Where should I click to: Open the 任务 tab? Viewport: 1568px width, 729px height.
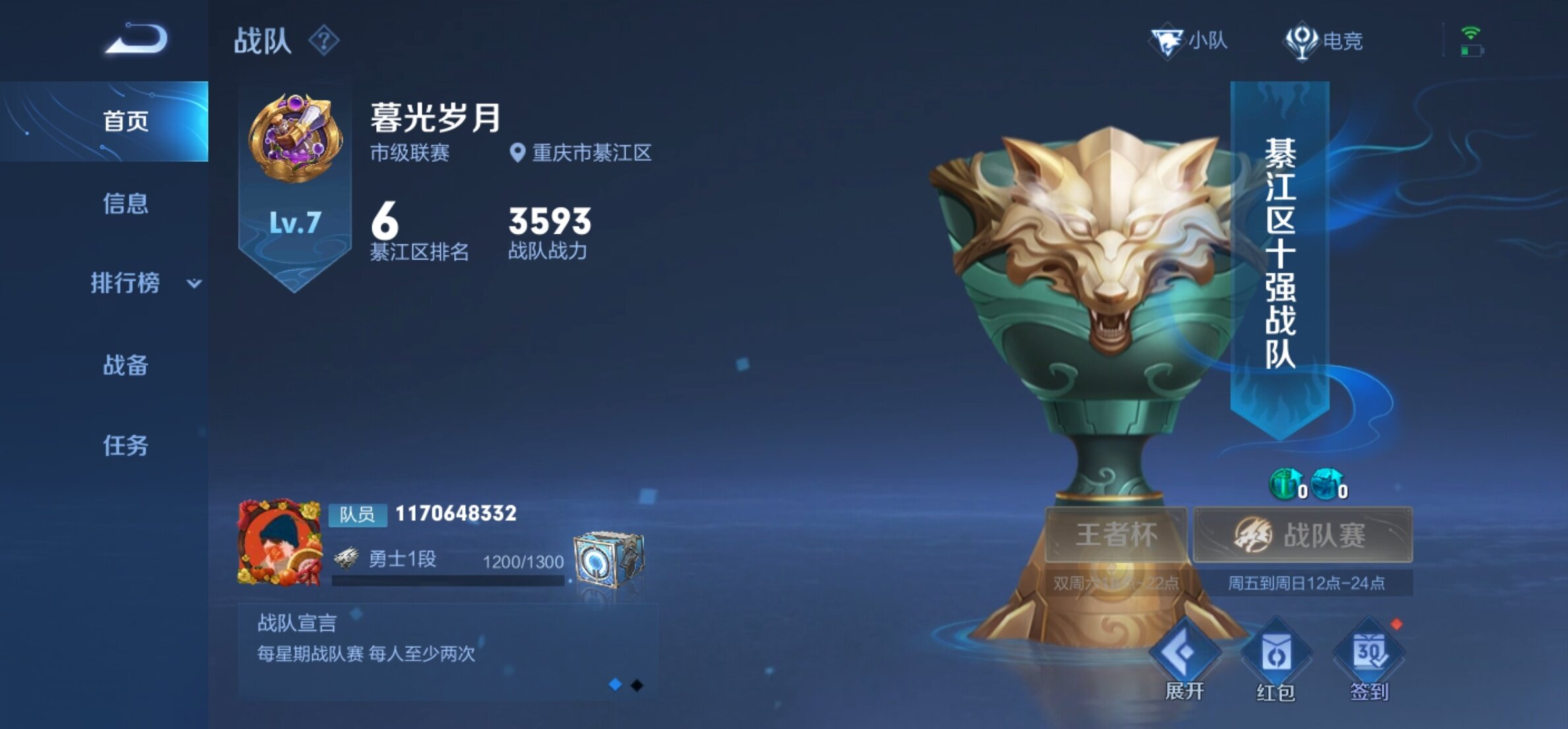click(124, 446)
